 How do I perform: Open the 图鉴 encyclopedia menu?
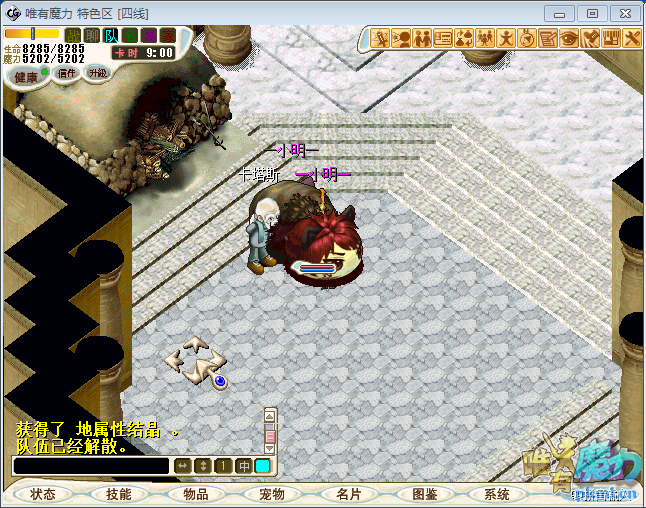pyautogui.click(x=425, y=494)
